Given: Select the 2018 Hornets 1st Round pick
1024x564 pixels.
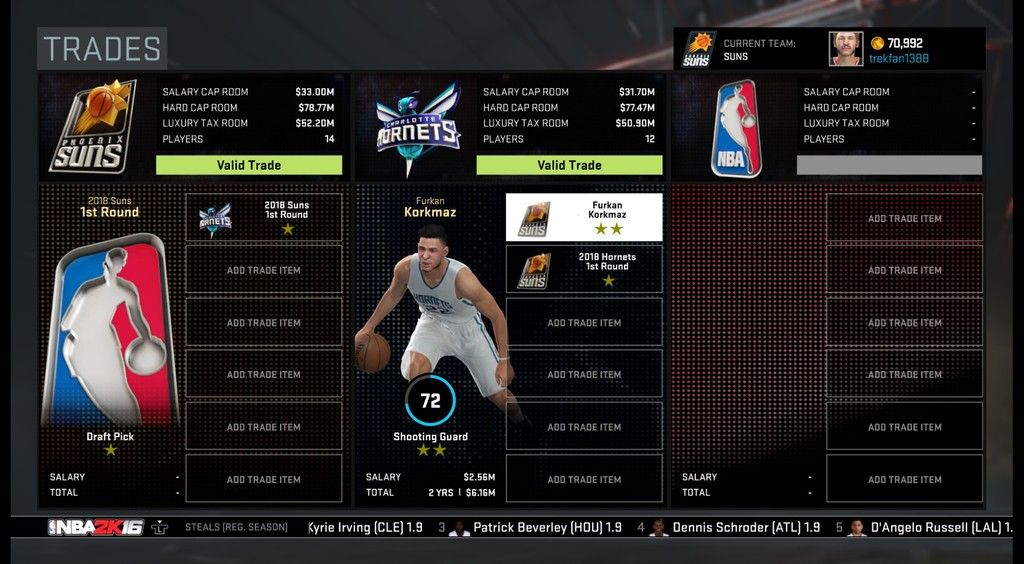Looking at the screenshot, I should point(584,269).
